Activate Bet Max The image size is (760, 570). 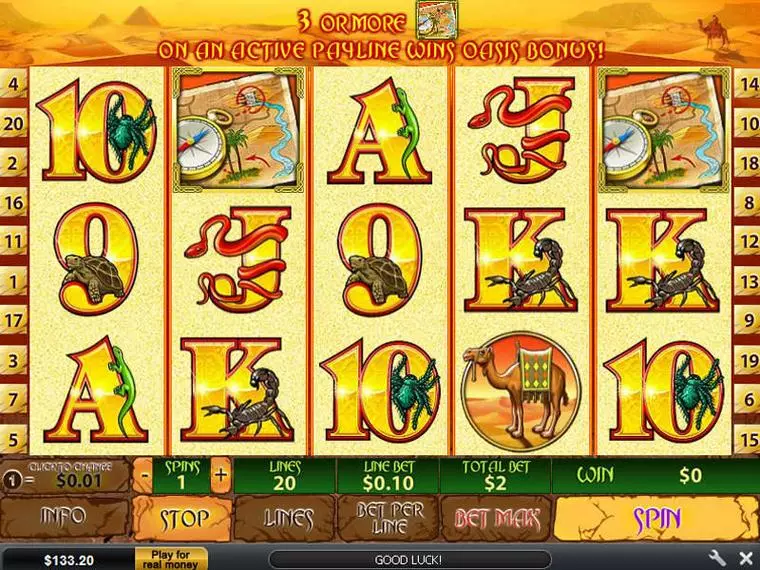(497, 519)
